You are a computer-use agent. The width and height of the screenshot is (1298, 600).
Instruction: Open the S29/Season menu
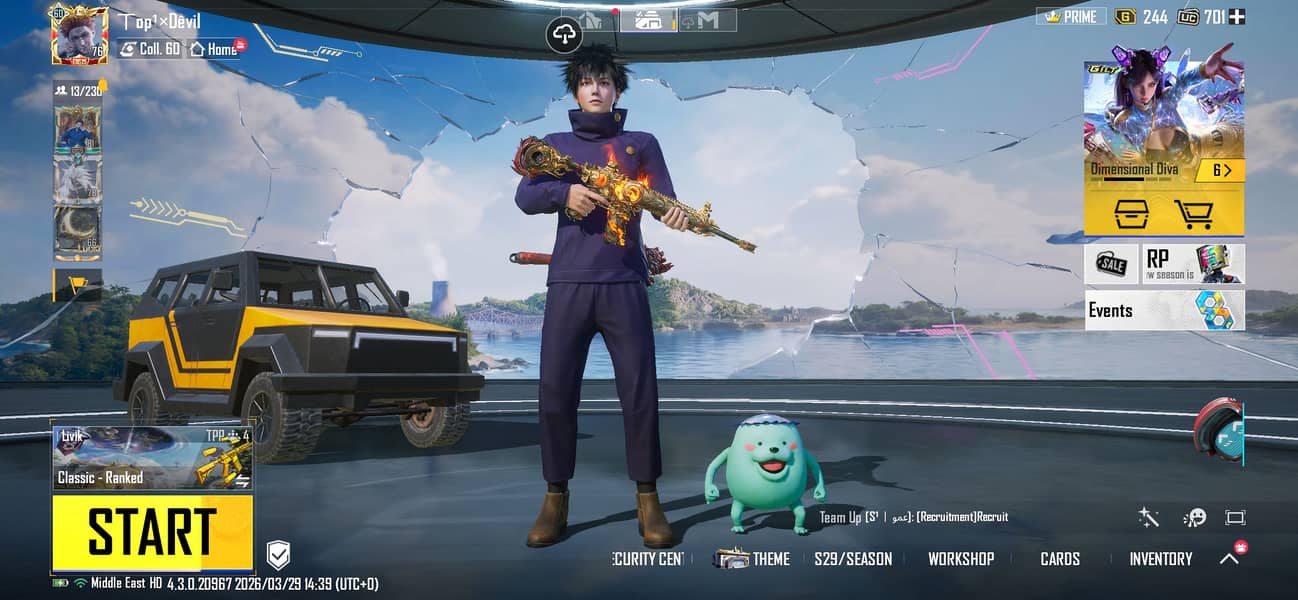(852, 559)
